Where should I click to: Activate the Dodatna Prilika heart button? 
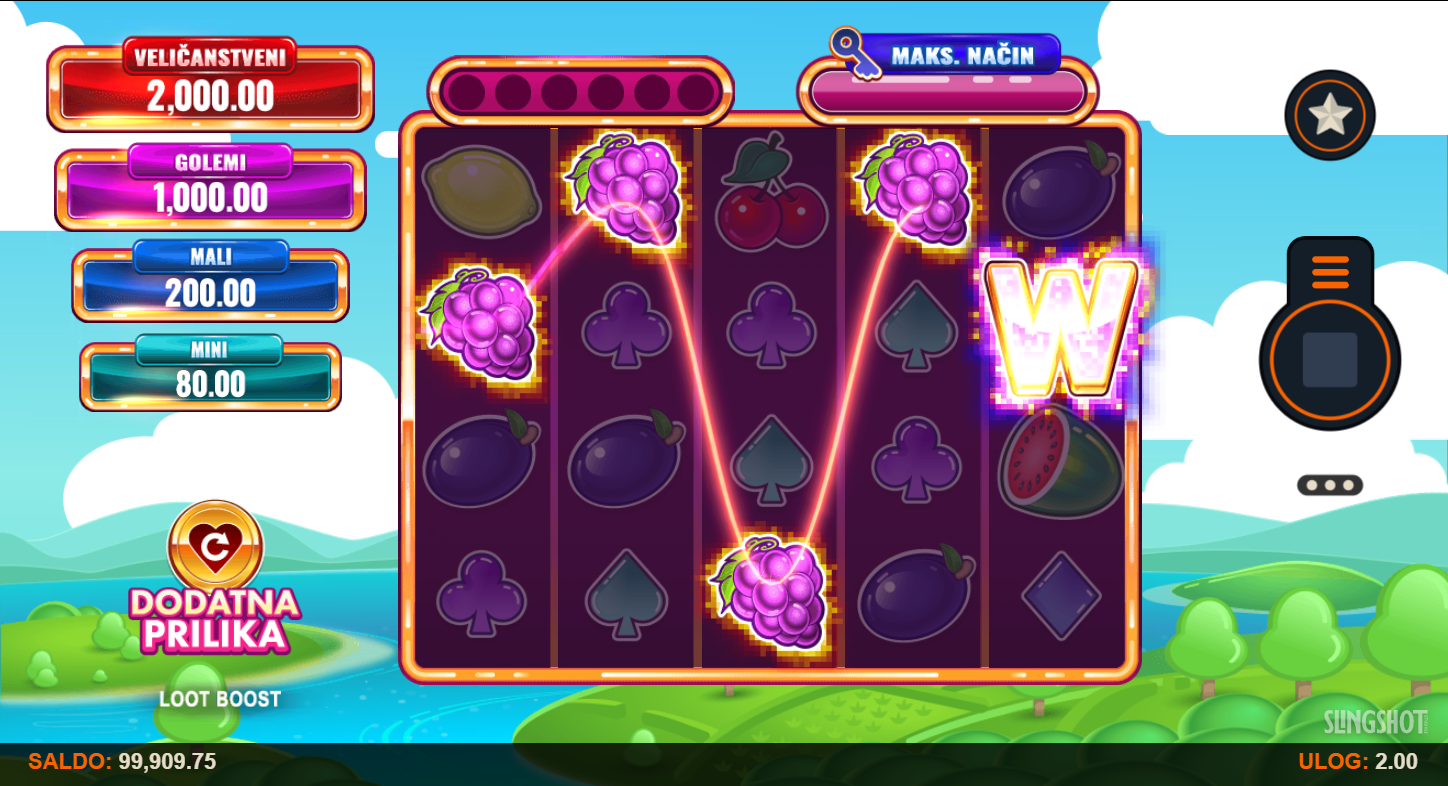point(215,546)
